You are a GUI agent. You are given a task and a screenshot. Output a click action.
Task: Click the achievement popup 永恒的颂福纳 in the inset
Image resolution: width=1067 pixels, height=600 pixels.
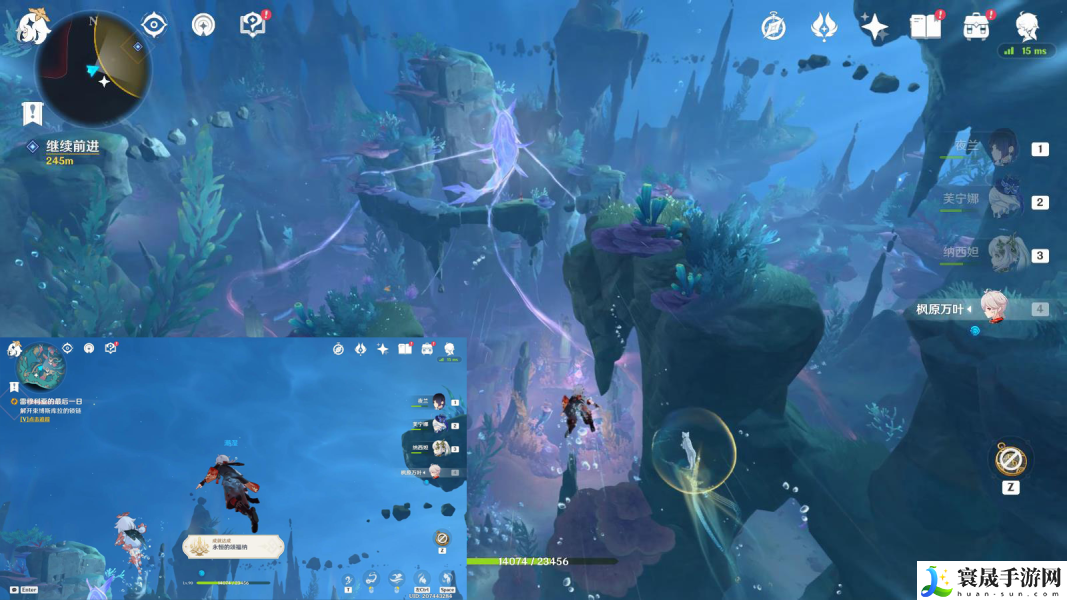point(233,546)
